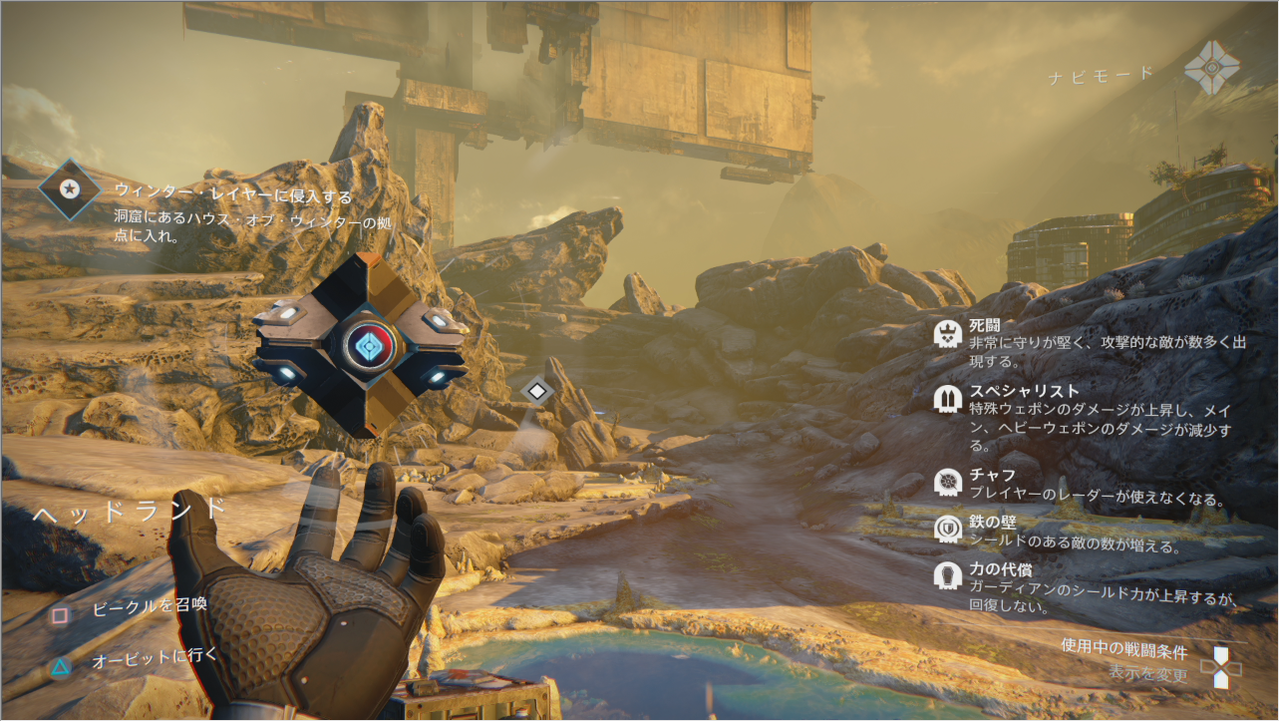This screenshot has height=722, width=1280.
Task: Select the white diamond waypoint marker
Action: coord(538,391)
